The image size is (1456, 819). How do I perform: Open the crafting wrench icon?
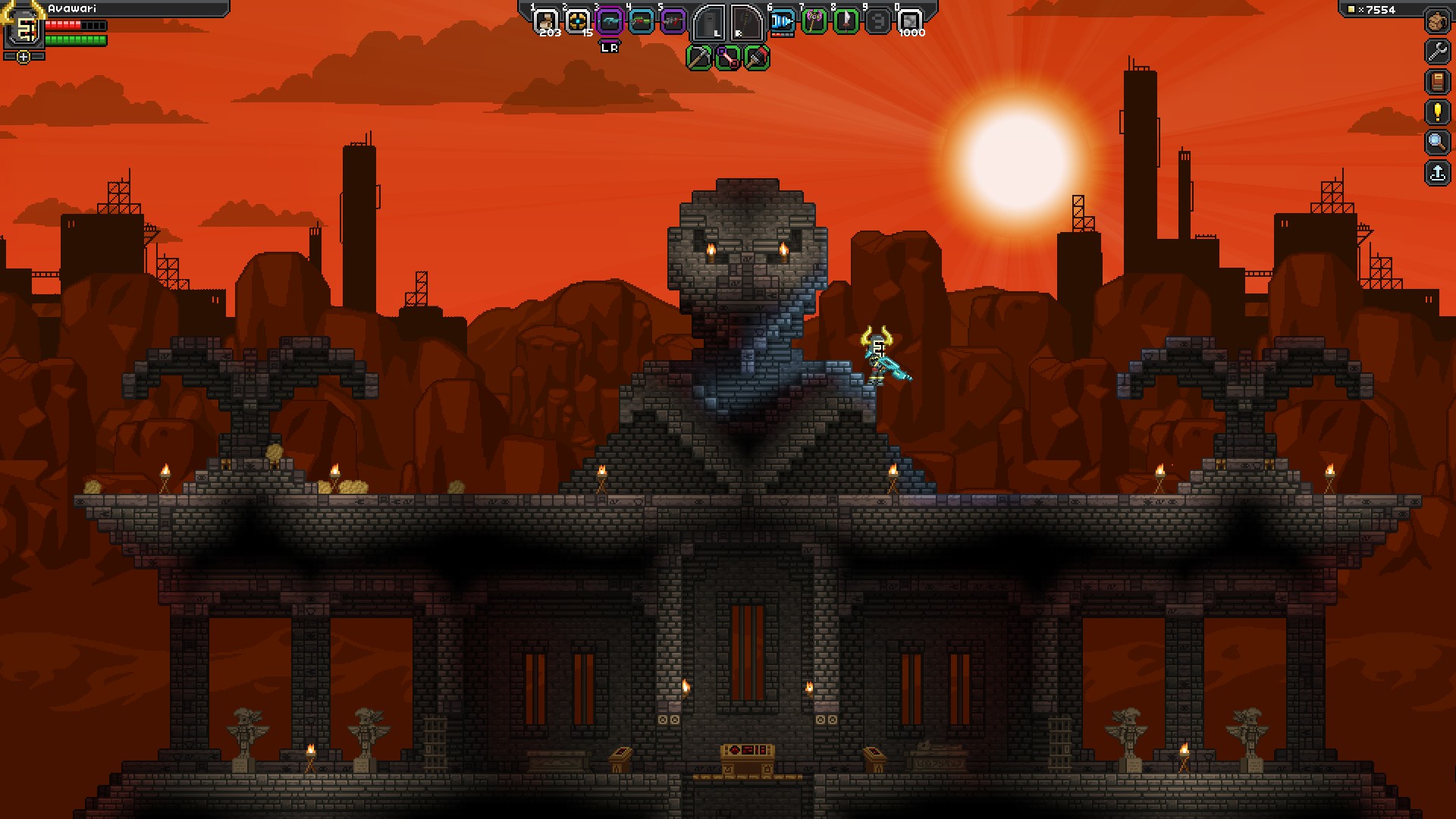click(x=1436, y=50)
